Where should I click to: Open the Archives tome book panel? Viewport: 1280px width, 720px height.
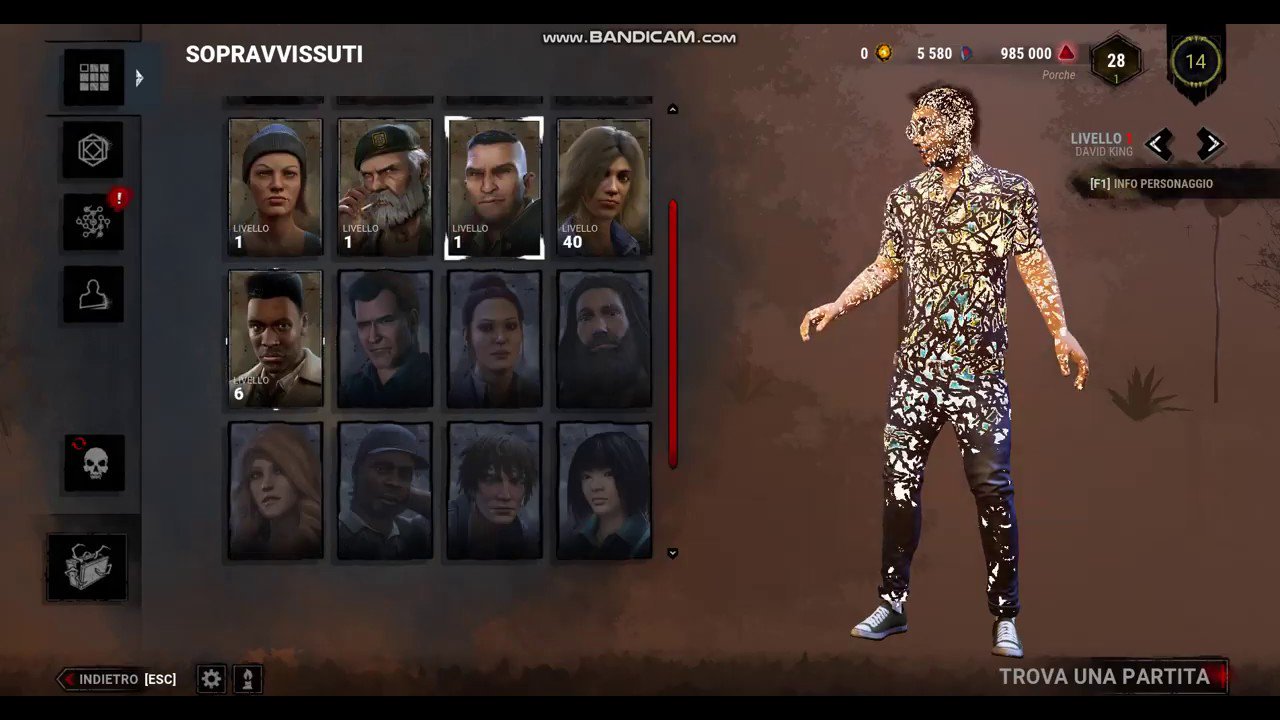click(x=88, y=566)
